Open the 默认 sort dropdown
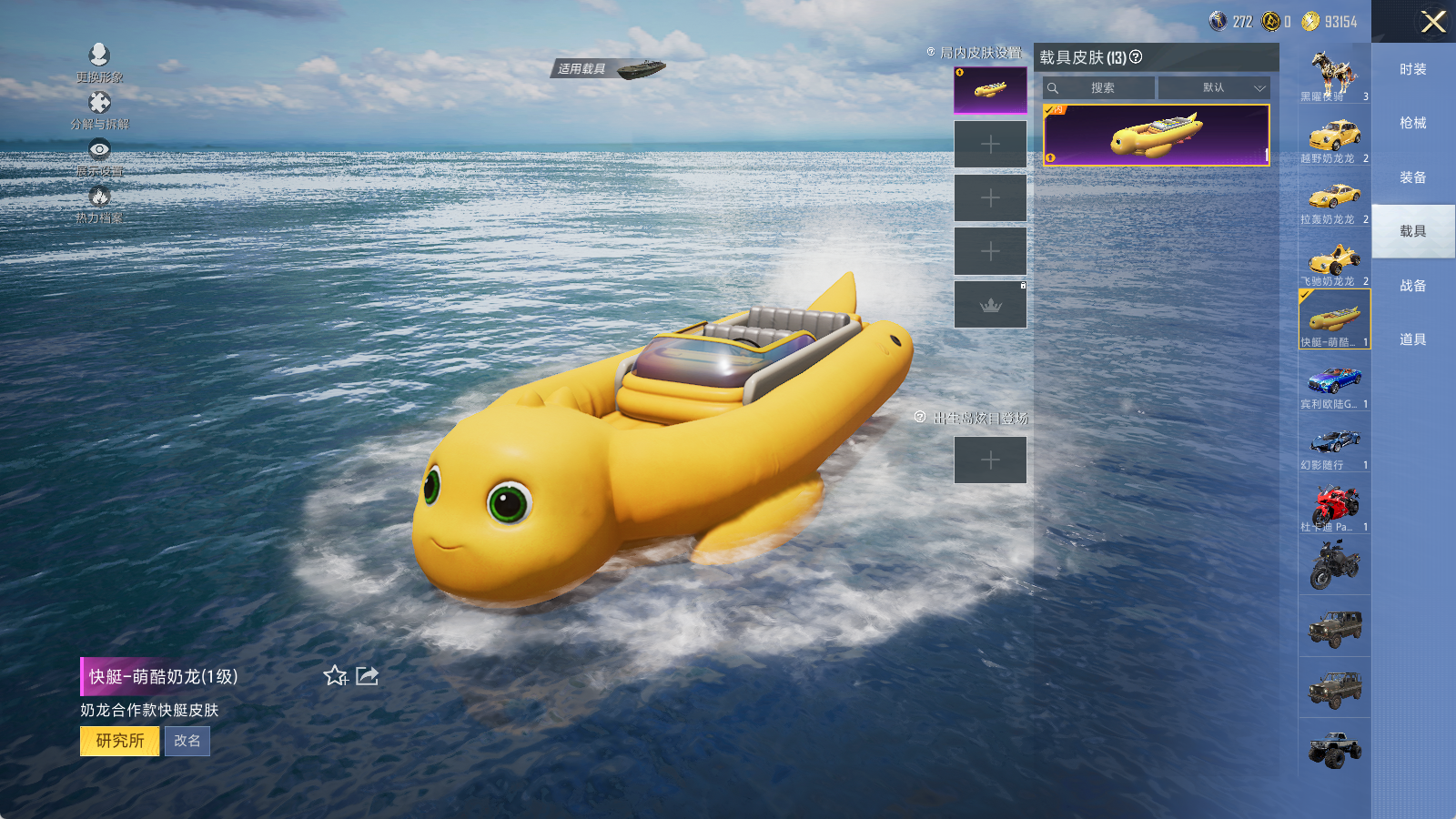This screenshot has width=1456, height=819. coord(1214,88)
